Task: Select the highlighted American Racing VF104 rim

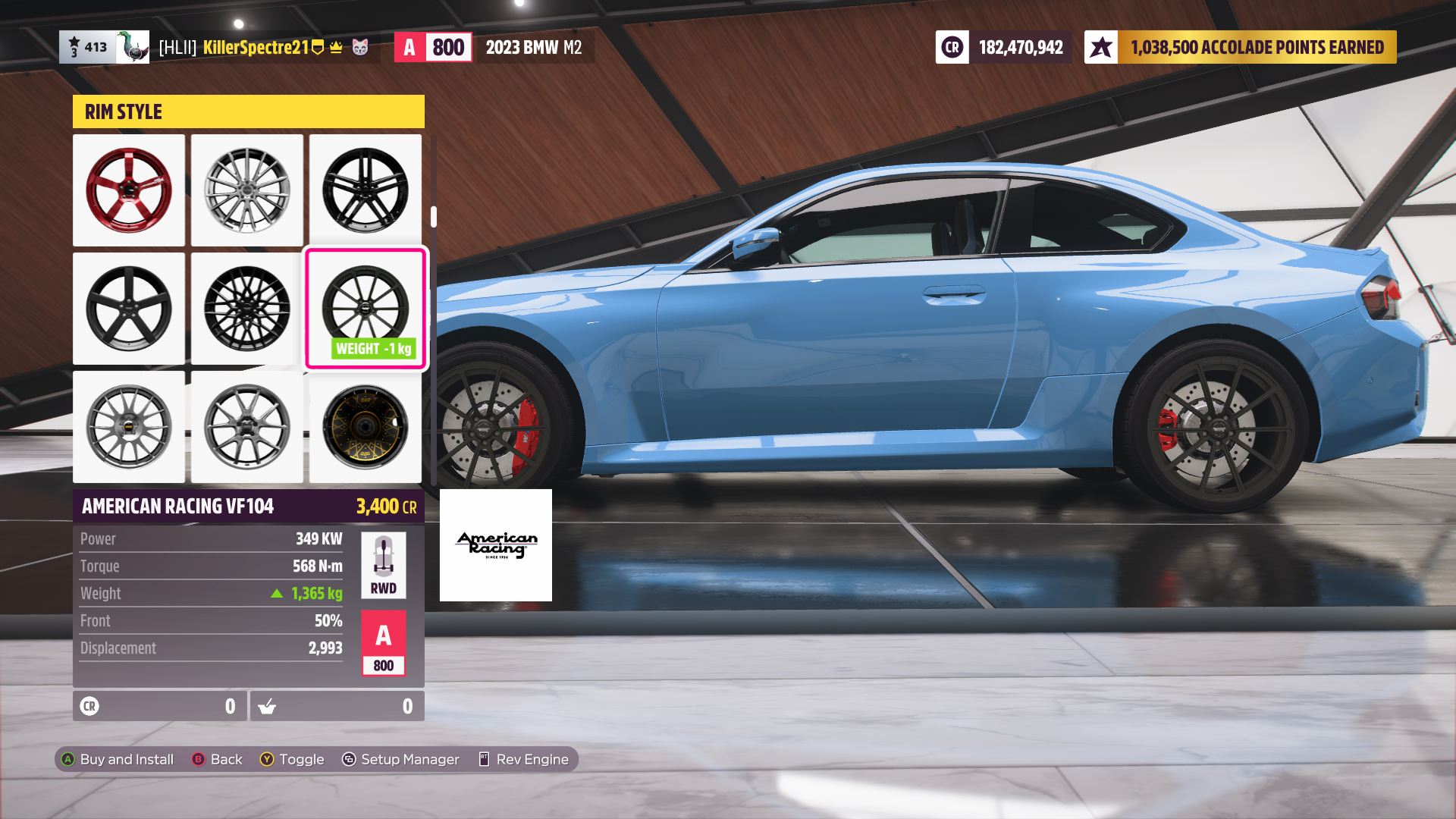Action: [x=366, y=307]
